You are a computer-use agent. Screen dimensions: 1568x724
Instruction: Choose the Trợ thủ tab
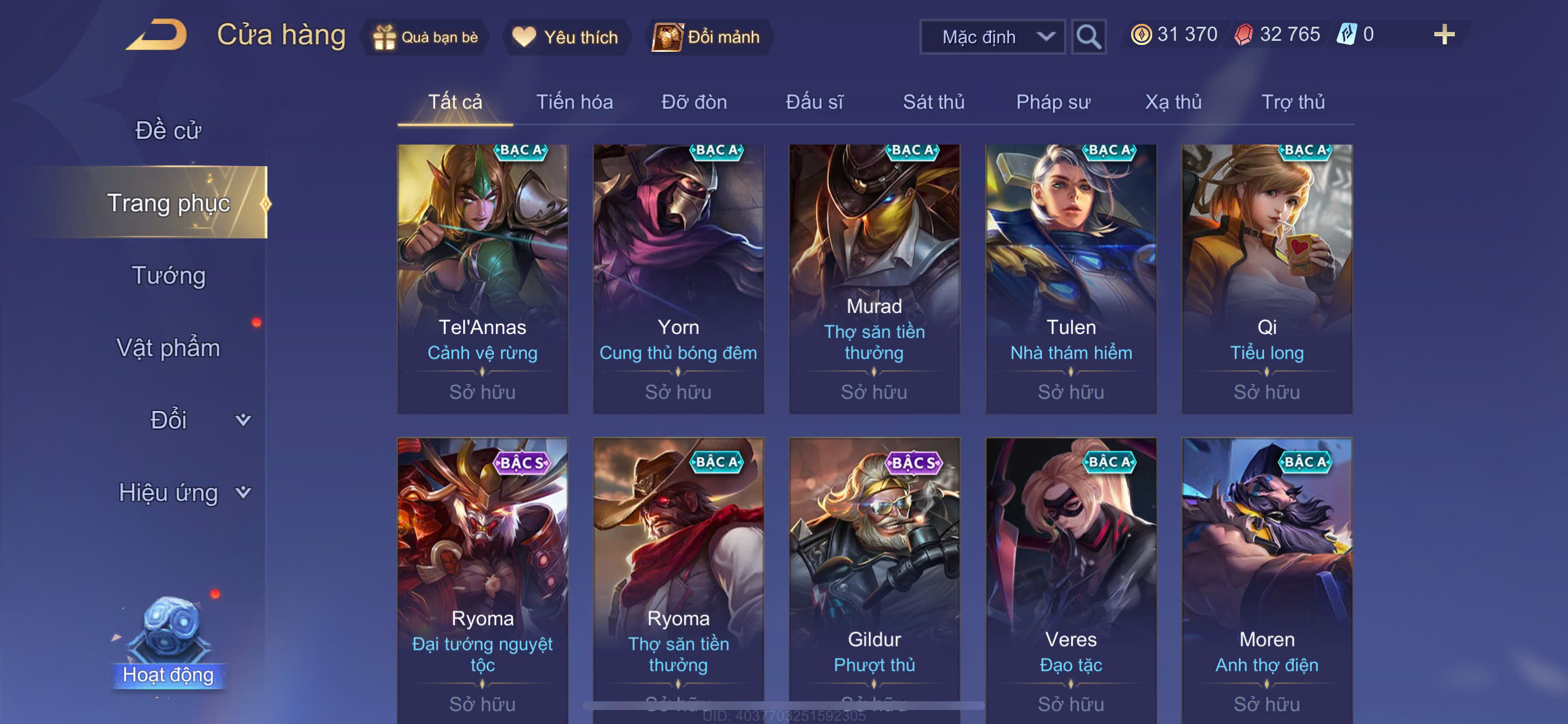coord(1292,101)
